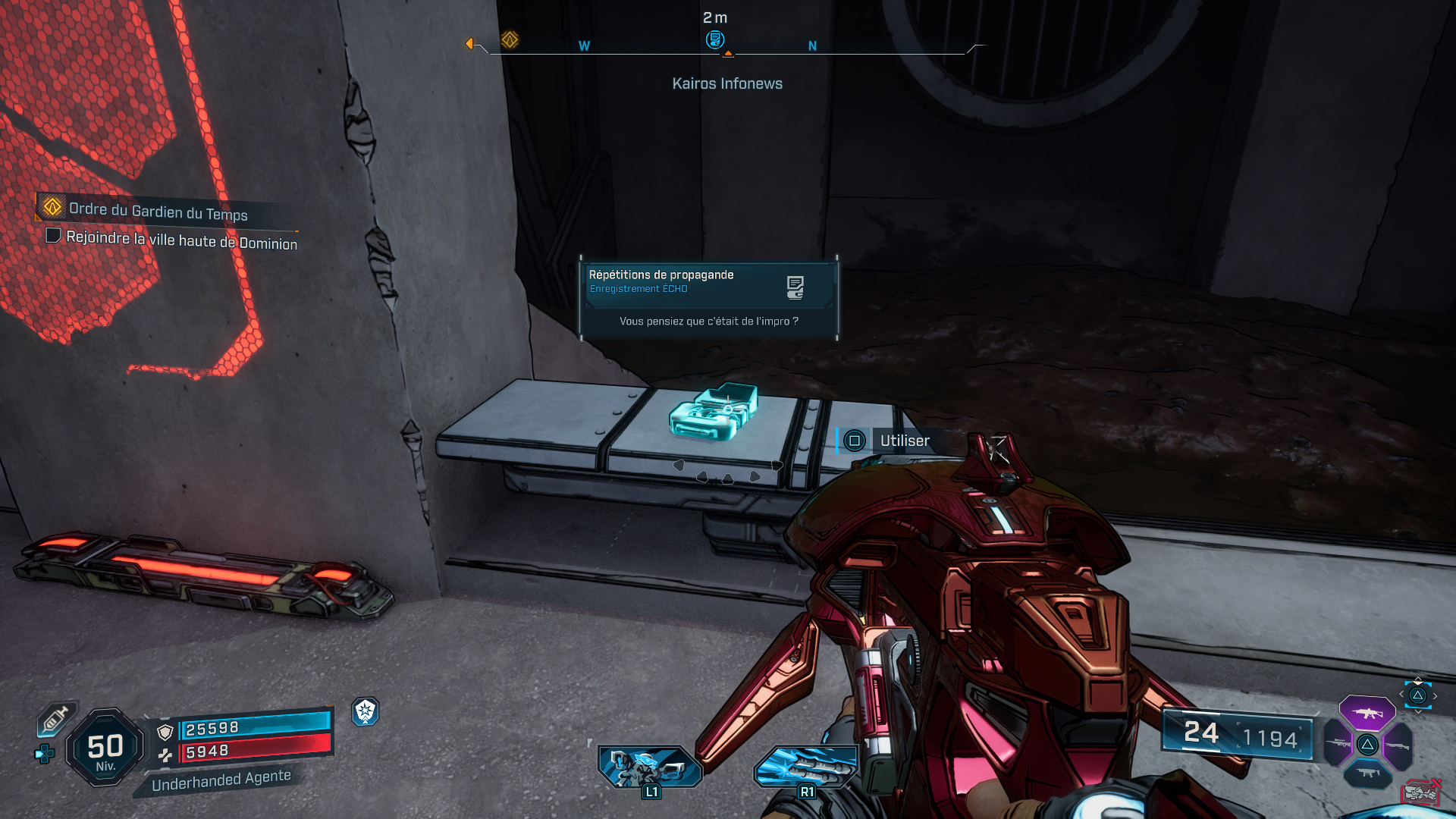
Task: Select the sniper rifle weapon slot
Action: tap(1338, 743)
